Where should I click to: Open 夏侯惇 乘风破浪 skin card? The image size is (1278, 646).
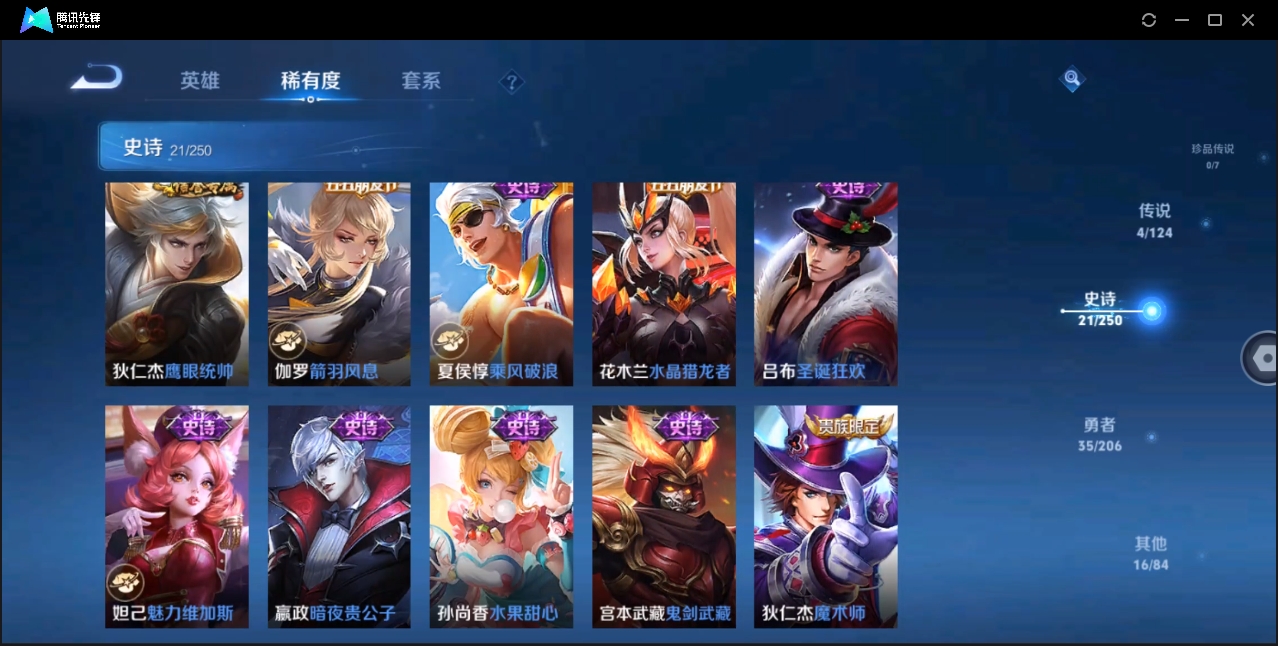point(501,284)
